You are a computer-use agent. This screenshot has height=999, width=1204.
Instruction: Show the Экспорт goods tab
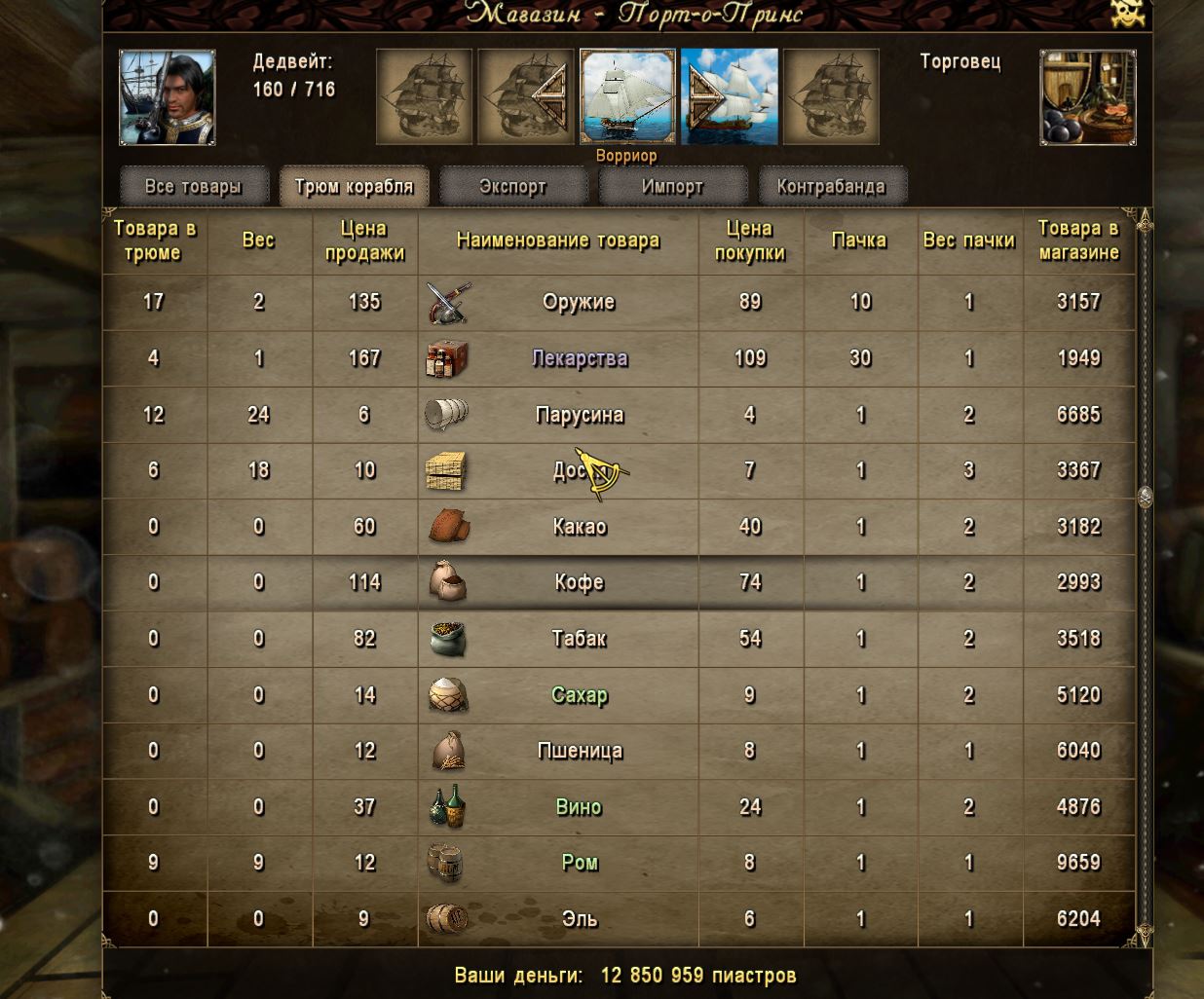513,186
